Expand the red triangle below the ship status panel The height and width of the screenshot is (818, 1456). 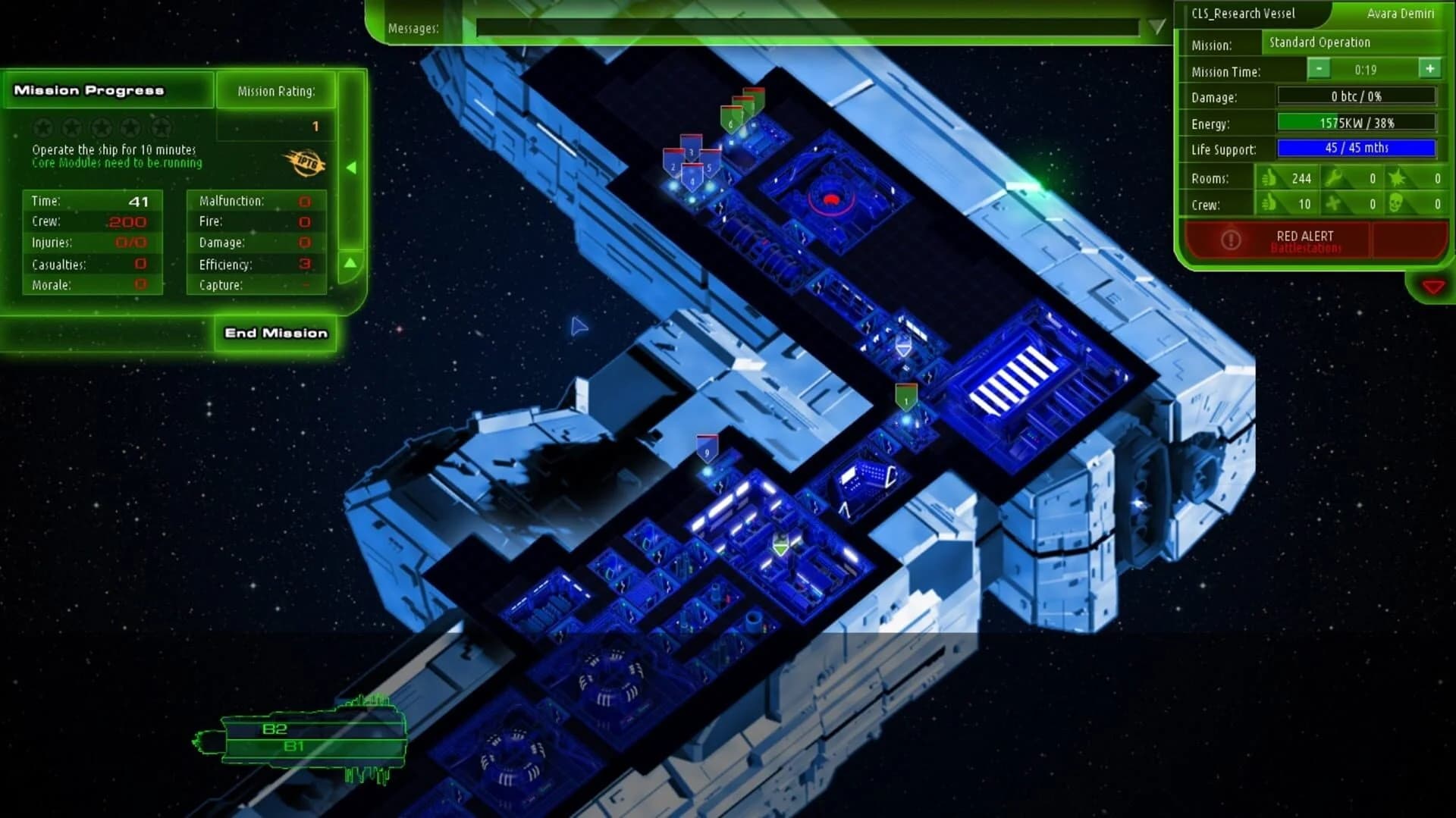tap(1433, 287)
